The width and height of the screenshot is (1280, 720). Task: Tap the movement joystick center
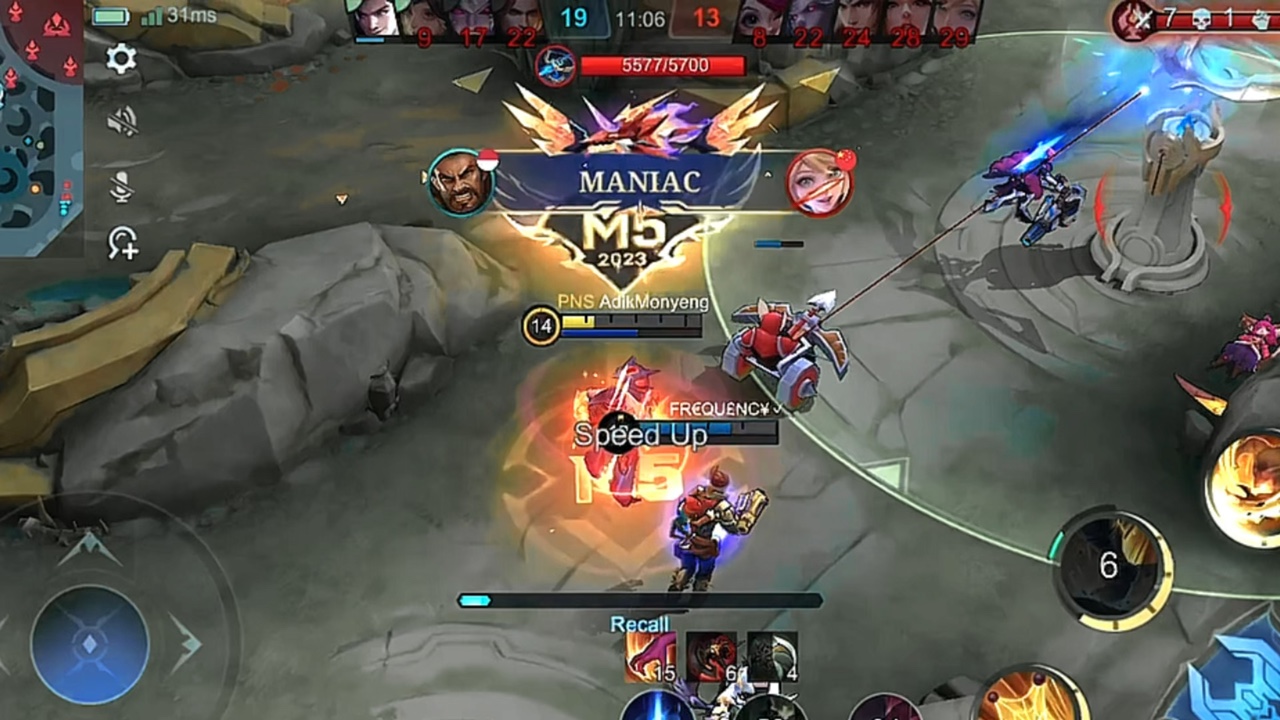[89, 644]
